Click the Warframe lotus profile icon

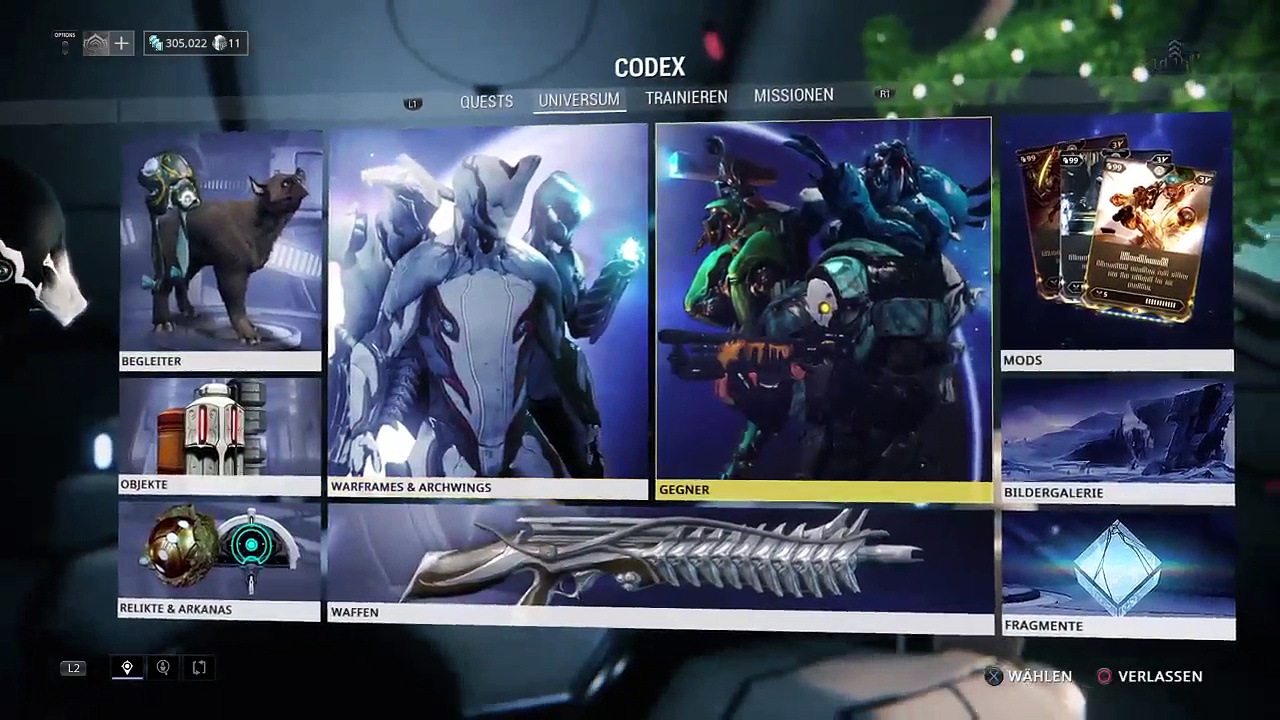[96, 43]
